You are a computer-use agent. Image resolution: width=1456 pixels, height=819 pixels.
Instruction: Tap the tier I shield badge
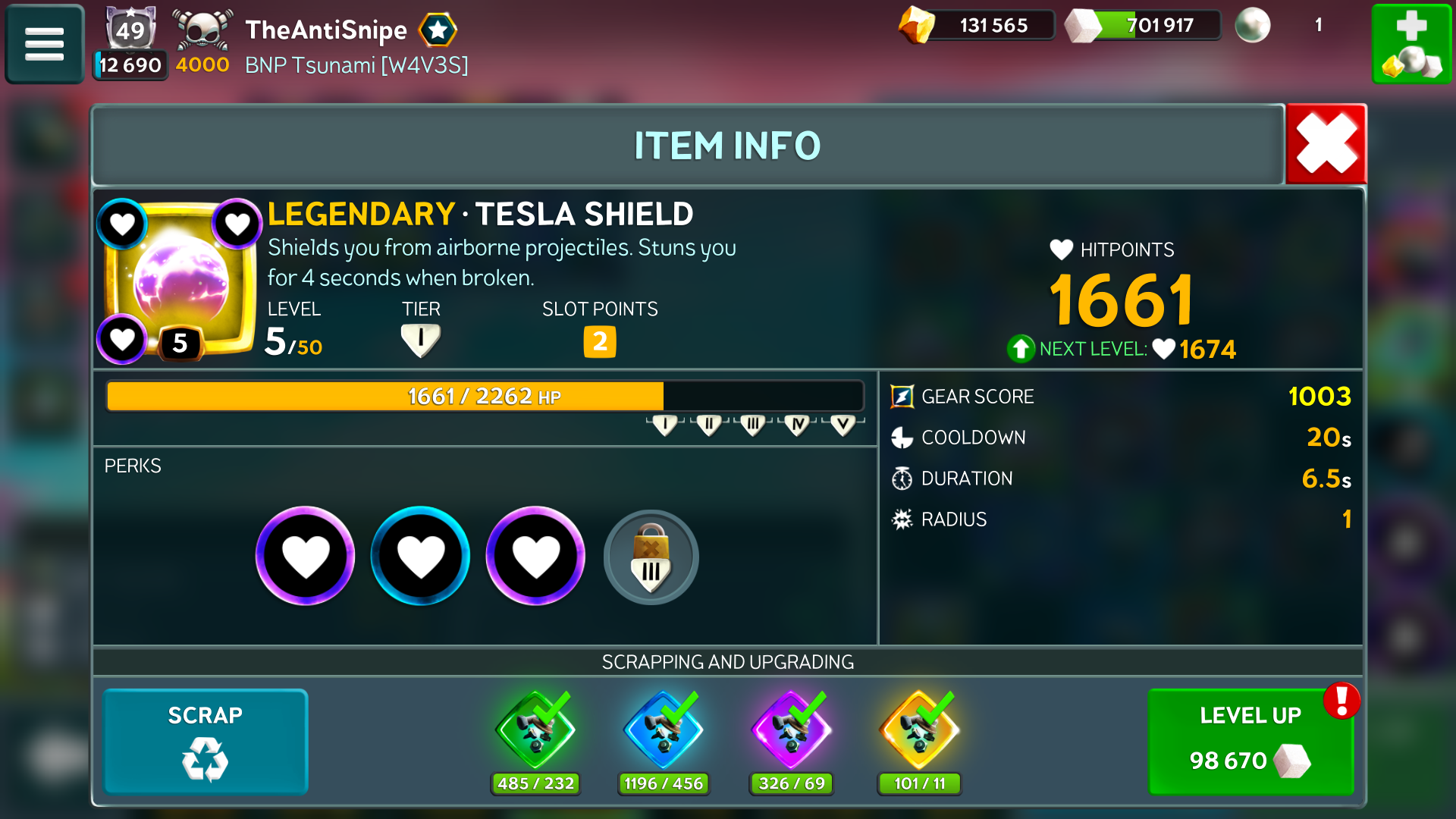tap(420, 340)
